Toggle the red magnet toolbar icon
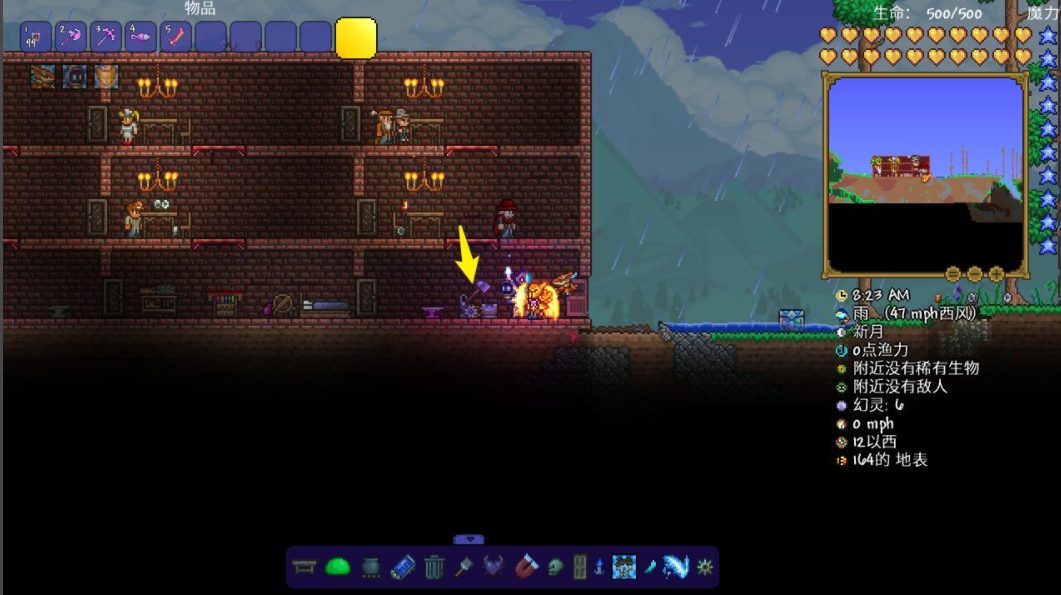1061x595 pixels. click(x=525, y=567)
